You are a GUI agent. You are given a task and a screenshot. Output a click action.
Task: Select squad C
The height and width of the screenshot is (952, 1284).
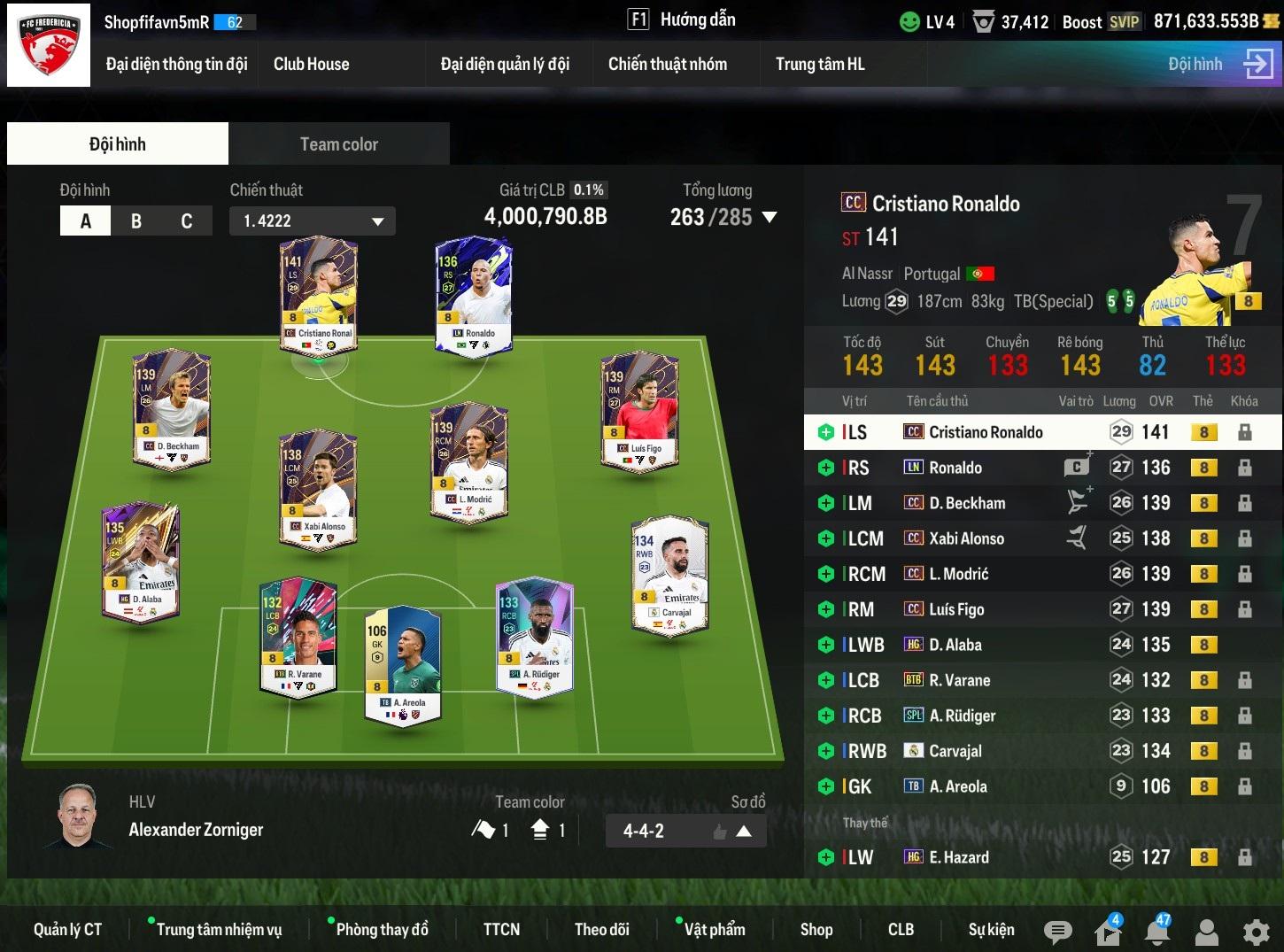pos(186,221)
